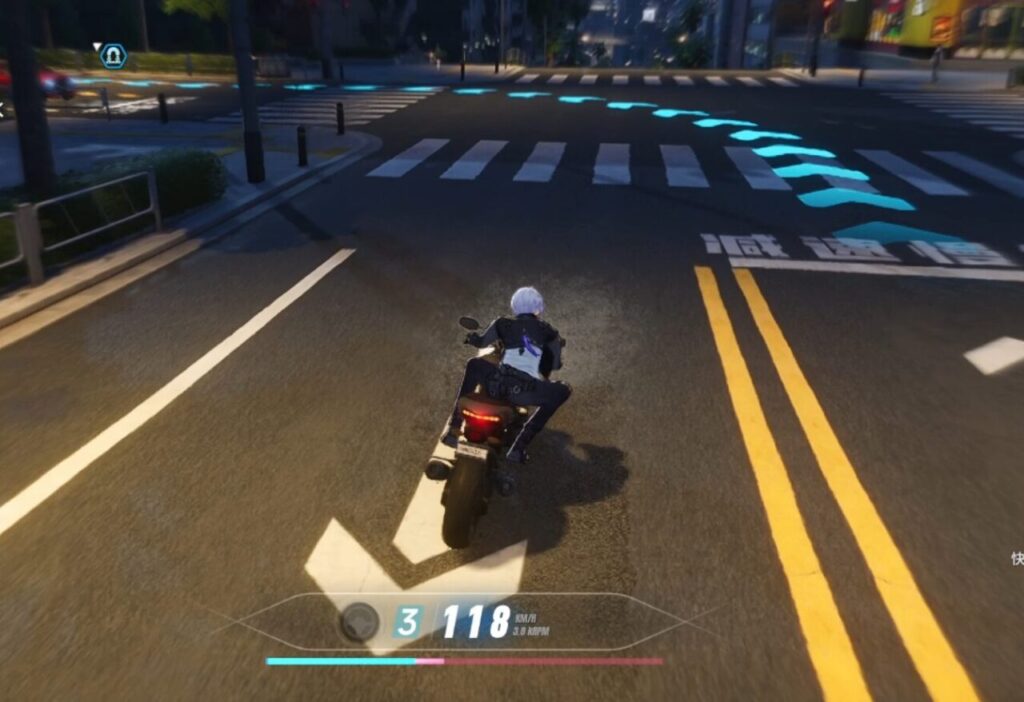Click the round dark icon beside the gear number
1024x702 pixels.
(359, 622)
